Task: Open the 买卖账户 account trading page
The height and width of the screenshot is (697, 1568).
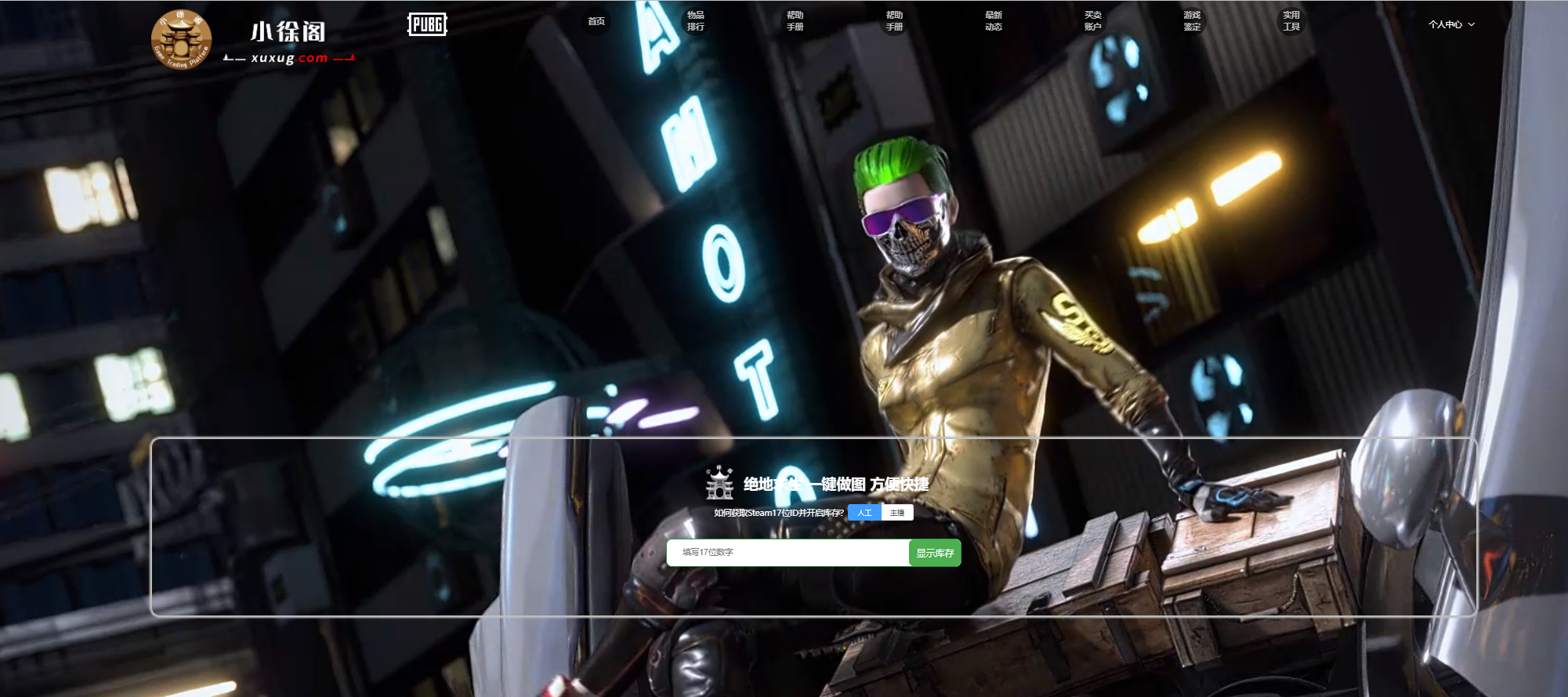Action: click(1093, 21)
